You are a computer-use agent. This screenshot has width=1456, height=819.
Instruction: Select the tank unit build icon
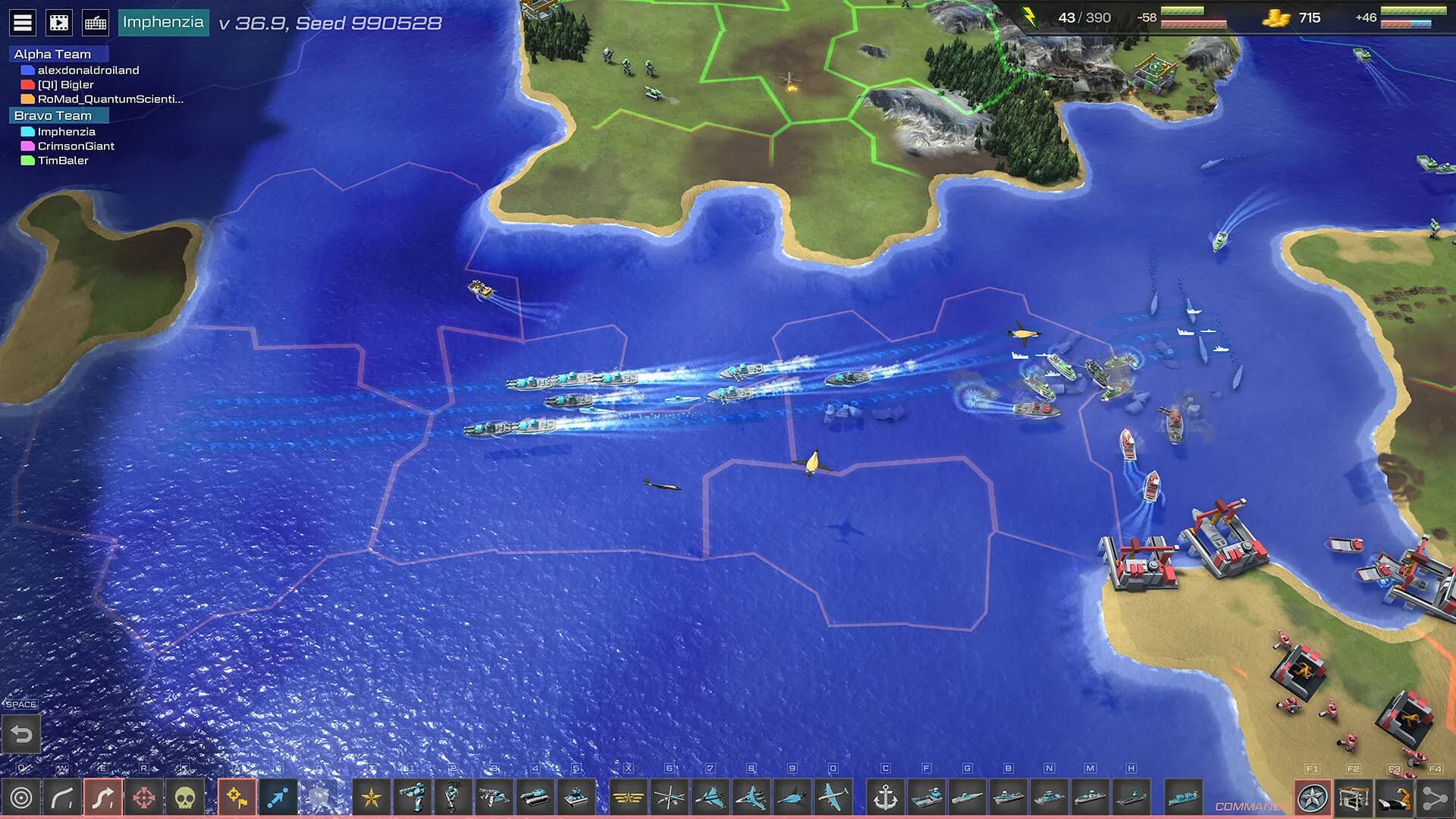[x=535, y=797]
